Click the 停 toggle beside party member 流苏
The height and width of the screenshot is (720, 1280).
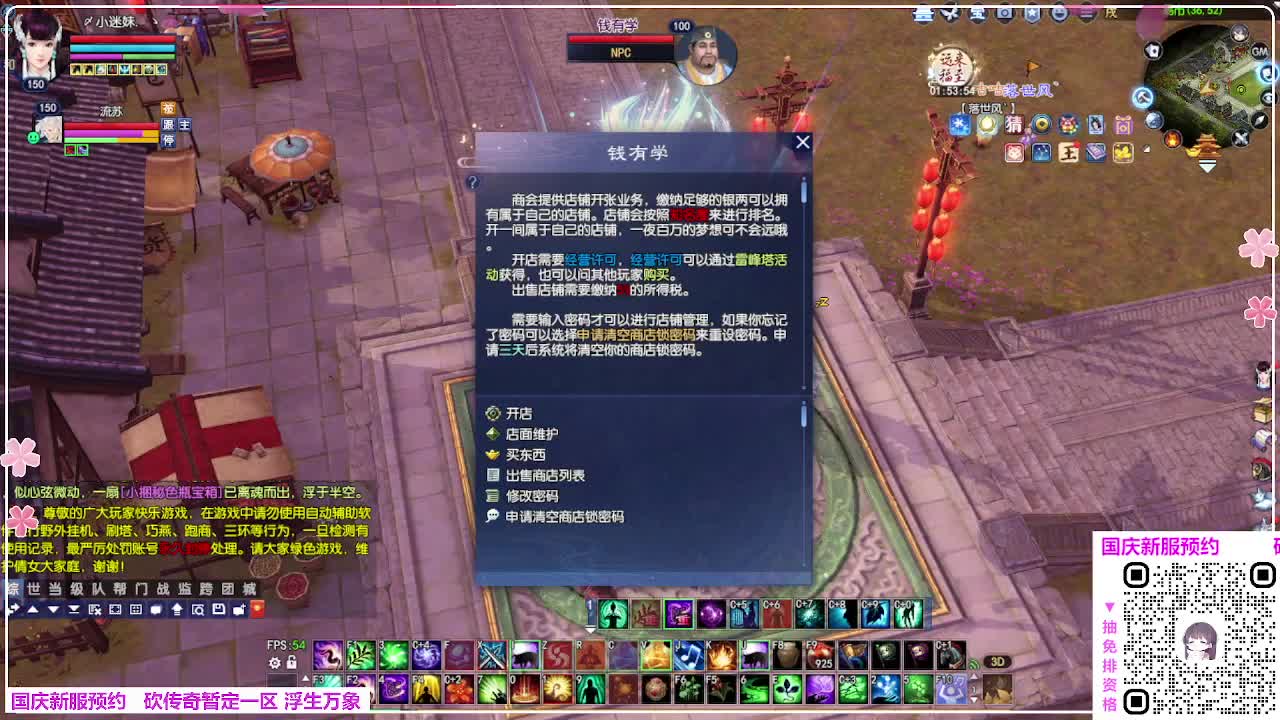(x=169, y=140)
